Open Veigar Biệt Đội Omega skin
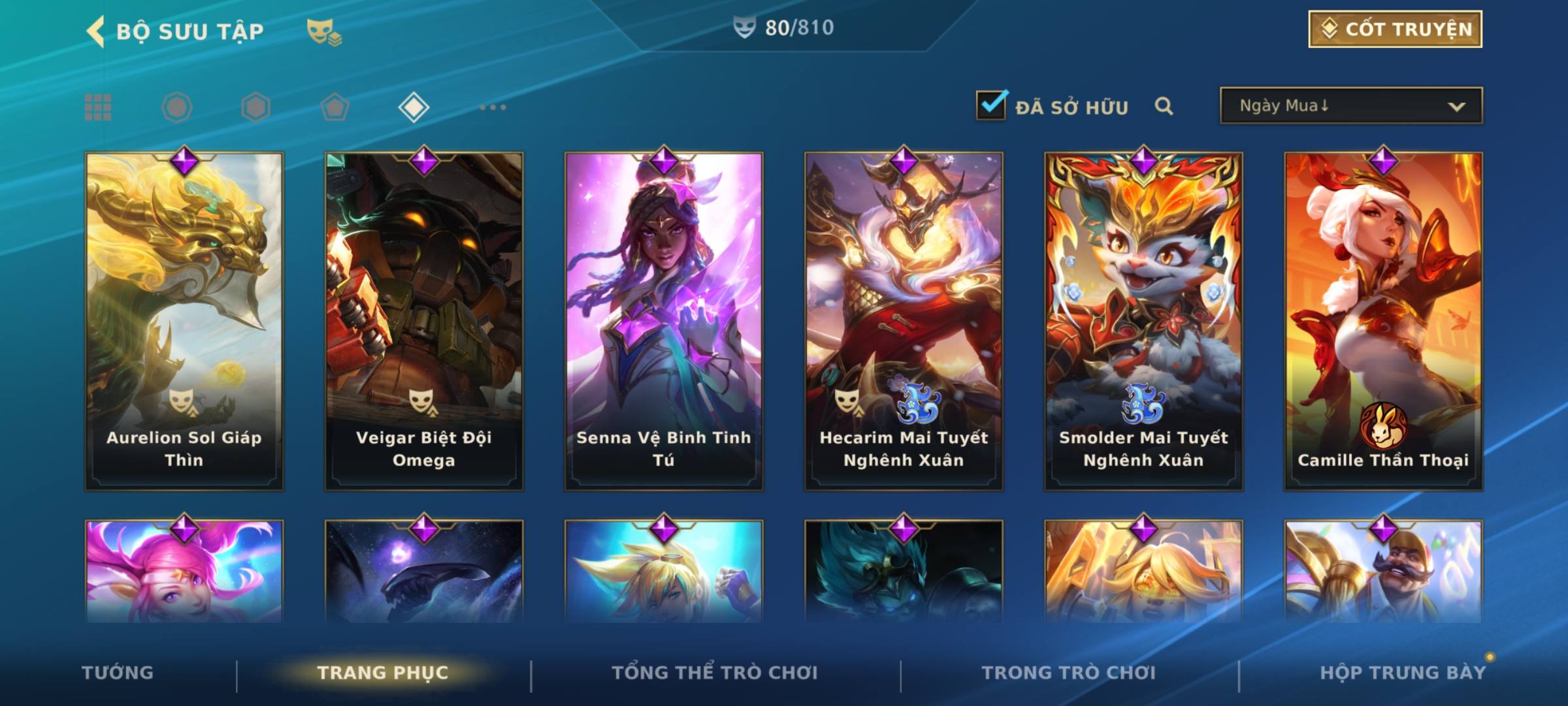Image resolution: width=1568 pixels, height=706 pixels. click(424, 320)
